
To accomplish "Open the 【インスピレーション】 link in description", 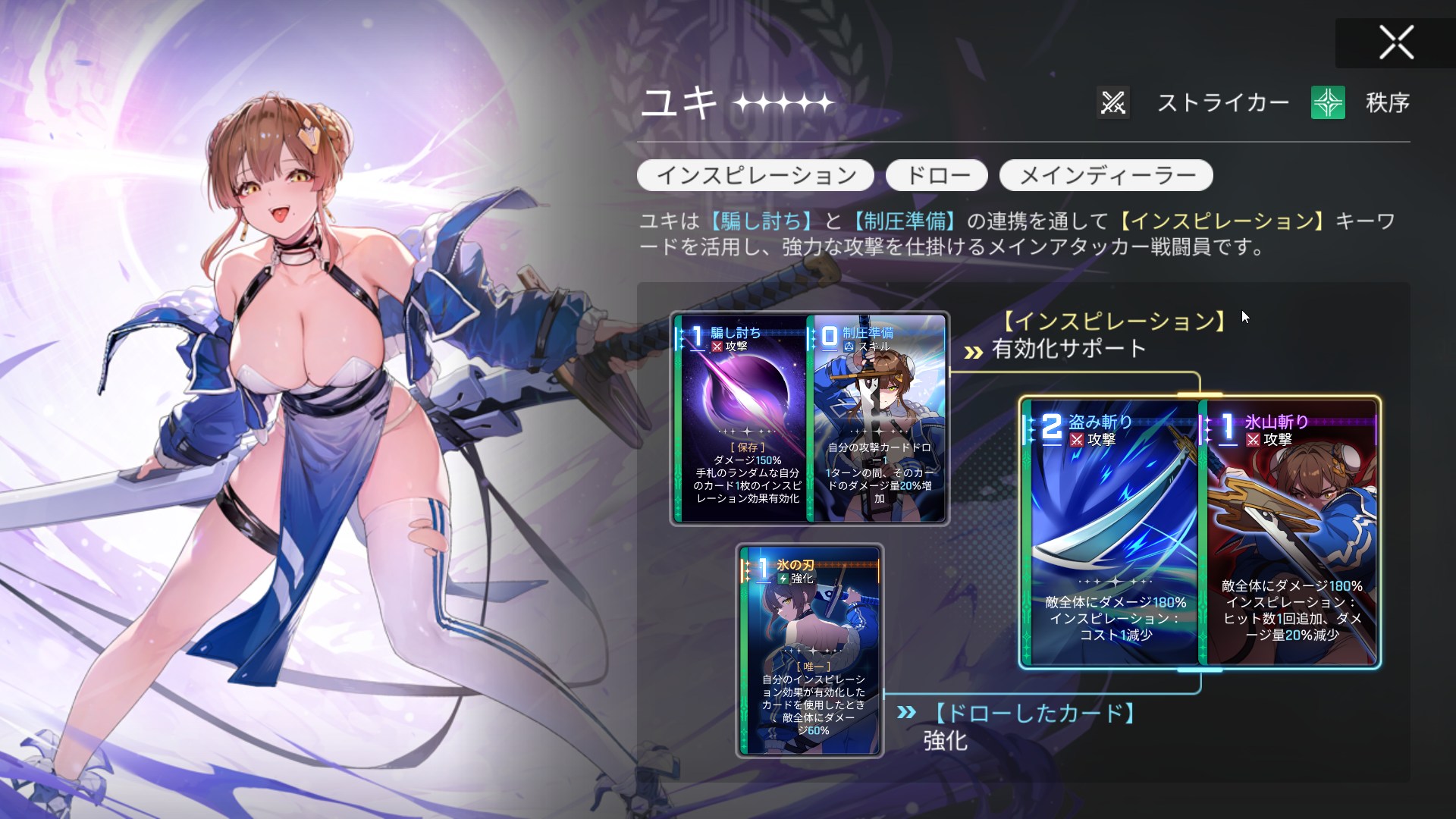I will click(x=1222, y=221).
